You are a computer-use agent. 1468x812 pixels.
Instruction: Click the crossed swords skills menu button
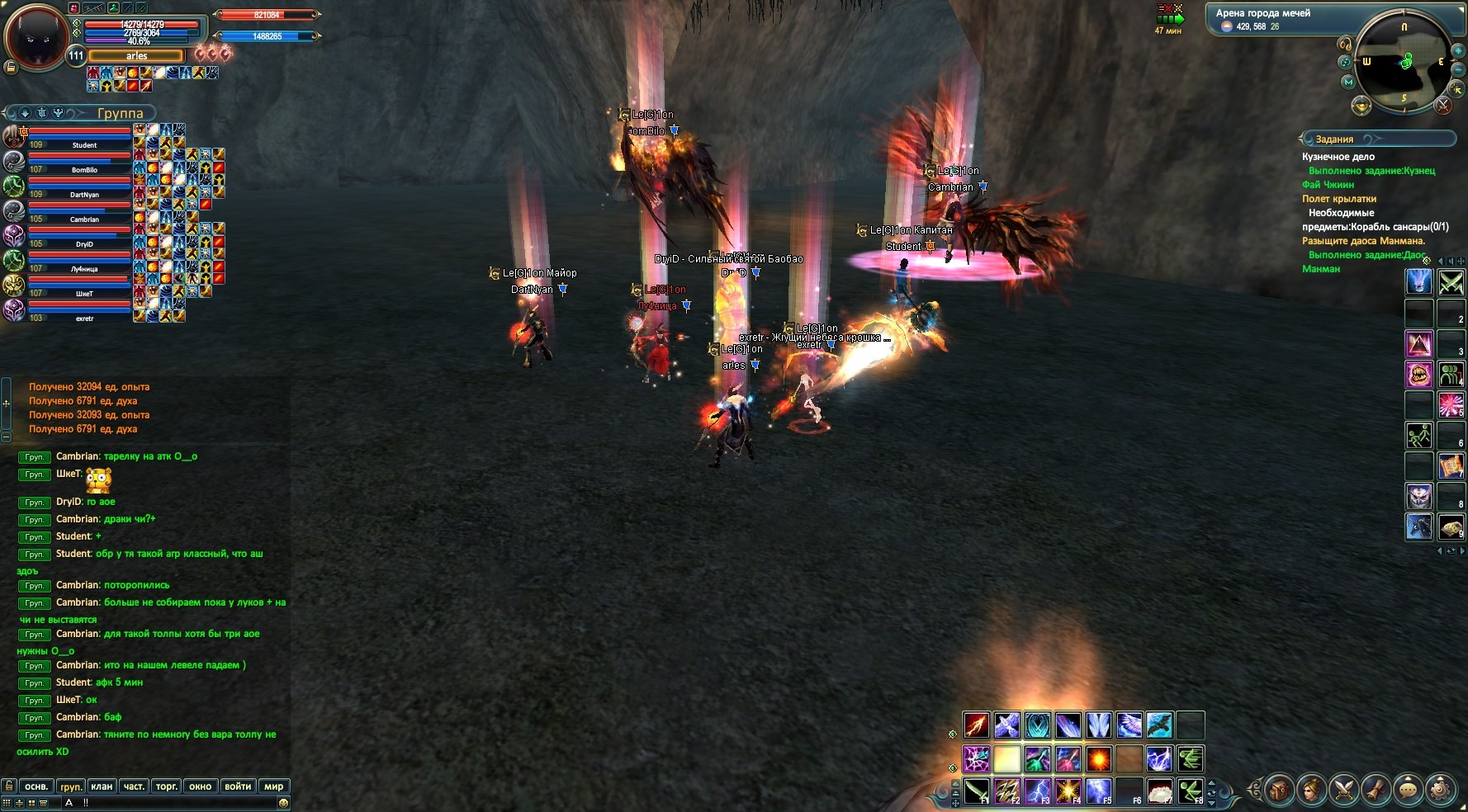1343,791
